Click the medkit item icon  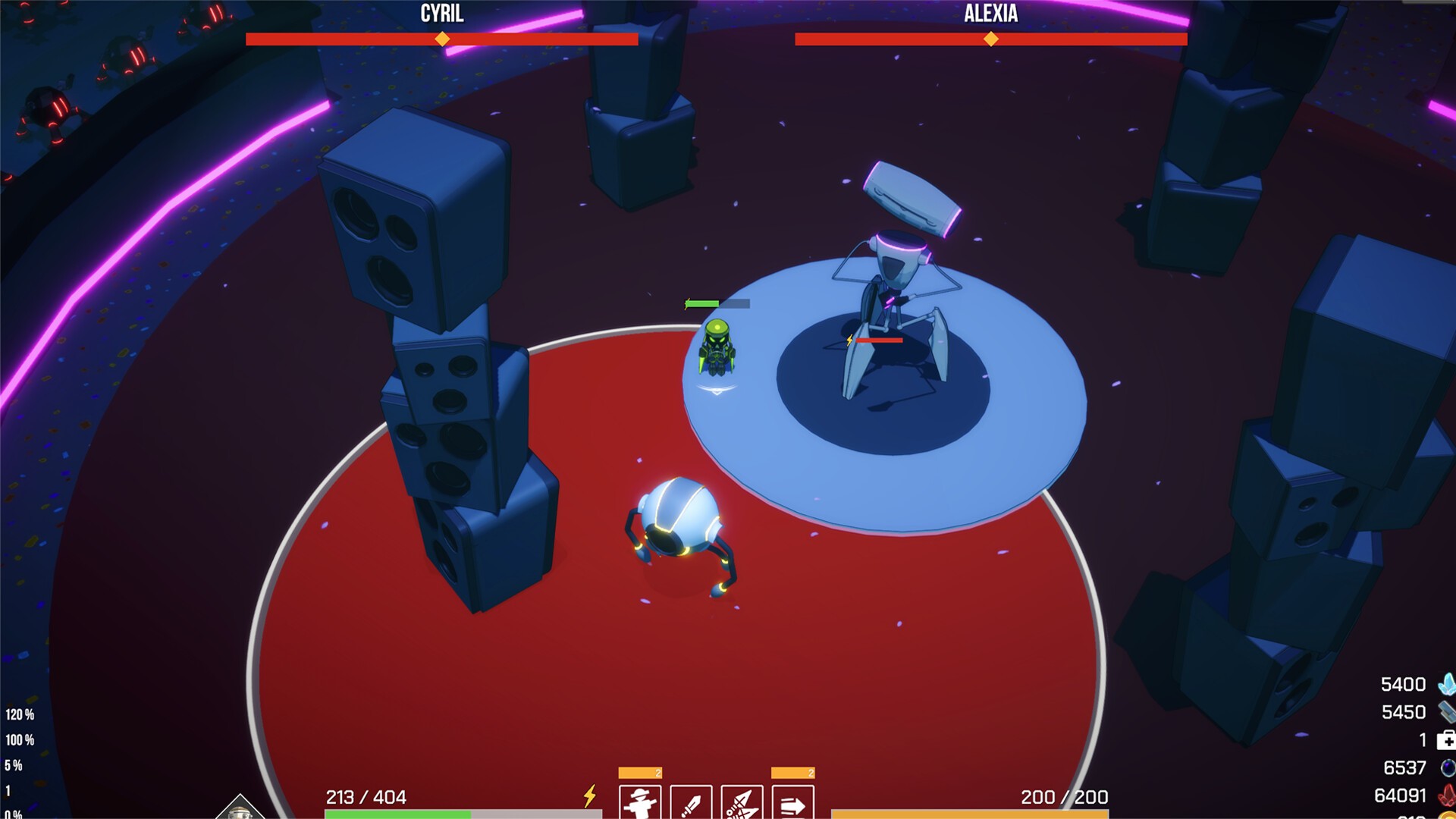coord(1445,740)
